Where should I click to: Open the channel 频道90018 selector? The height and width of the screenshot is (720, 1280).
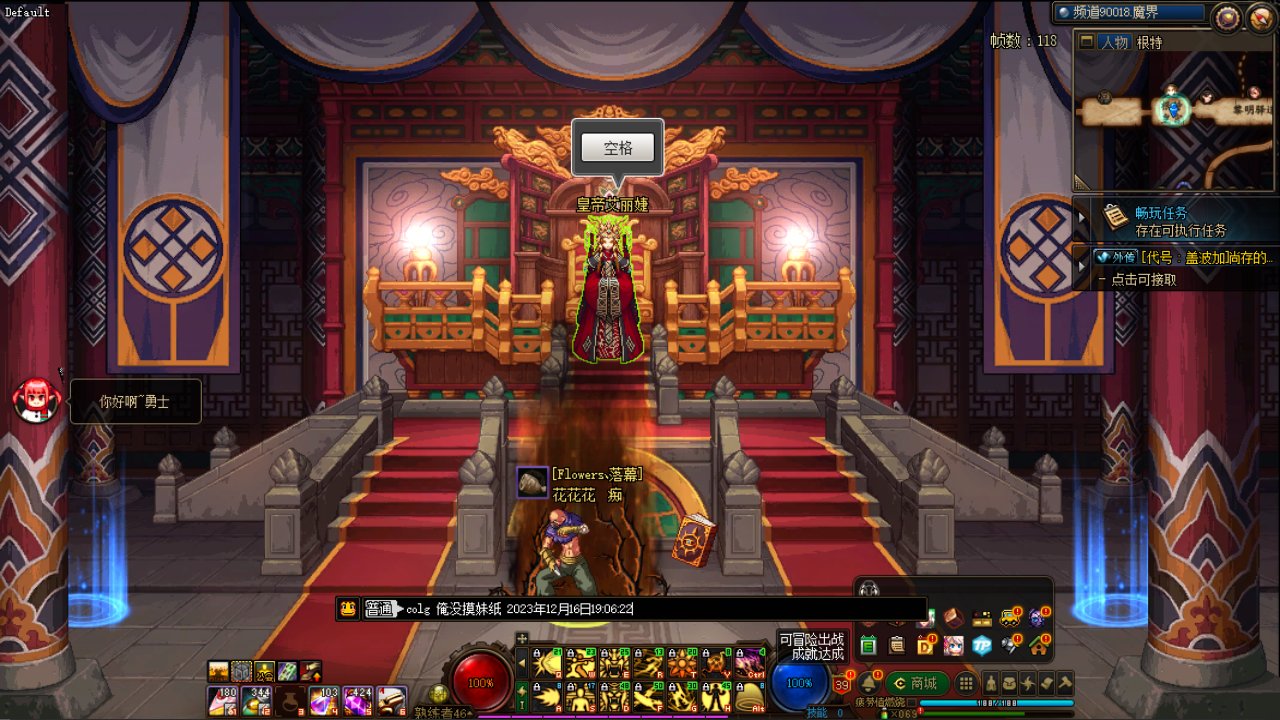(x=1130, y=13)
